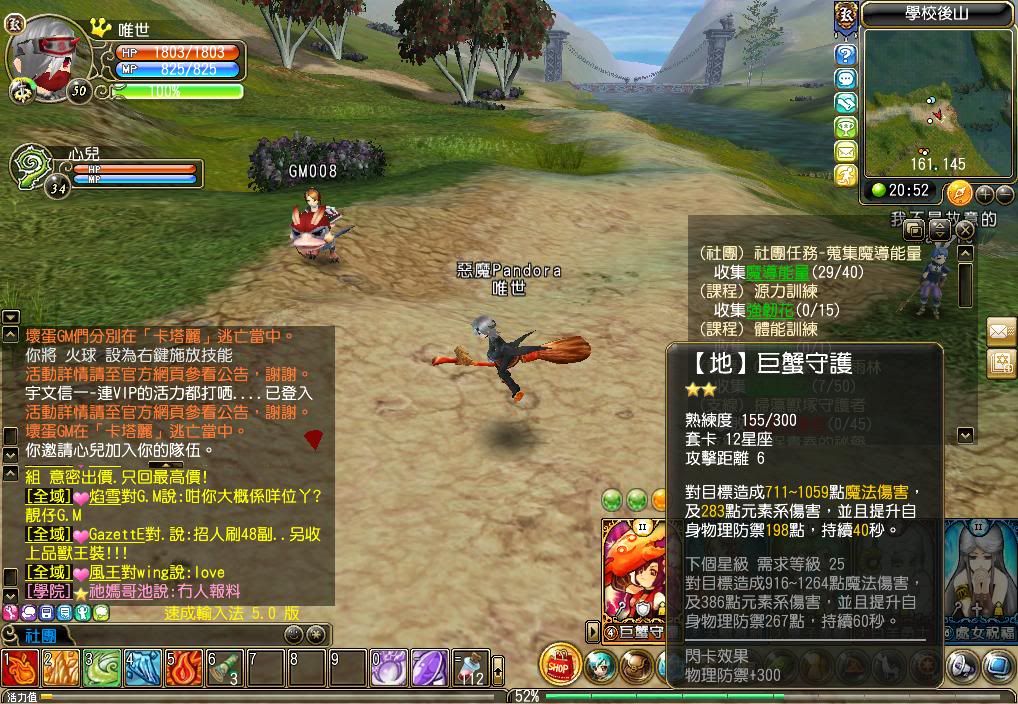Cast the ice crystal skill in slot 4
The width and height of the screenshot is (1018, 704).
[x=142, y=667]
